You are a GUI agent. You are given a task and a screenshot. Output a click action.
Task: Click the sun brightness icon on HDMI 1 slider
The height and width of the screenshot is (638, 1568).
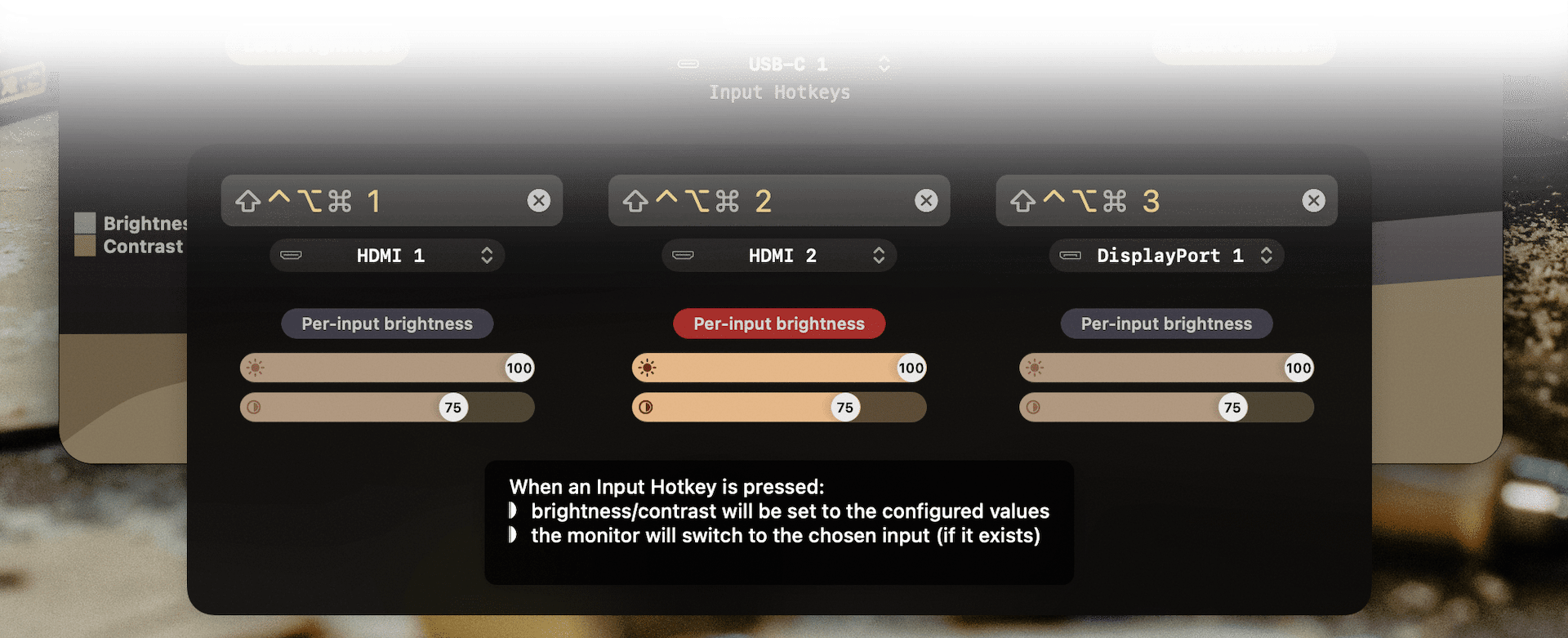pyautogui.click(x=256, y=368)
